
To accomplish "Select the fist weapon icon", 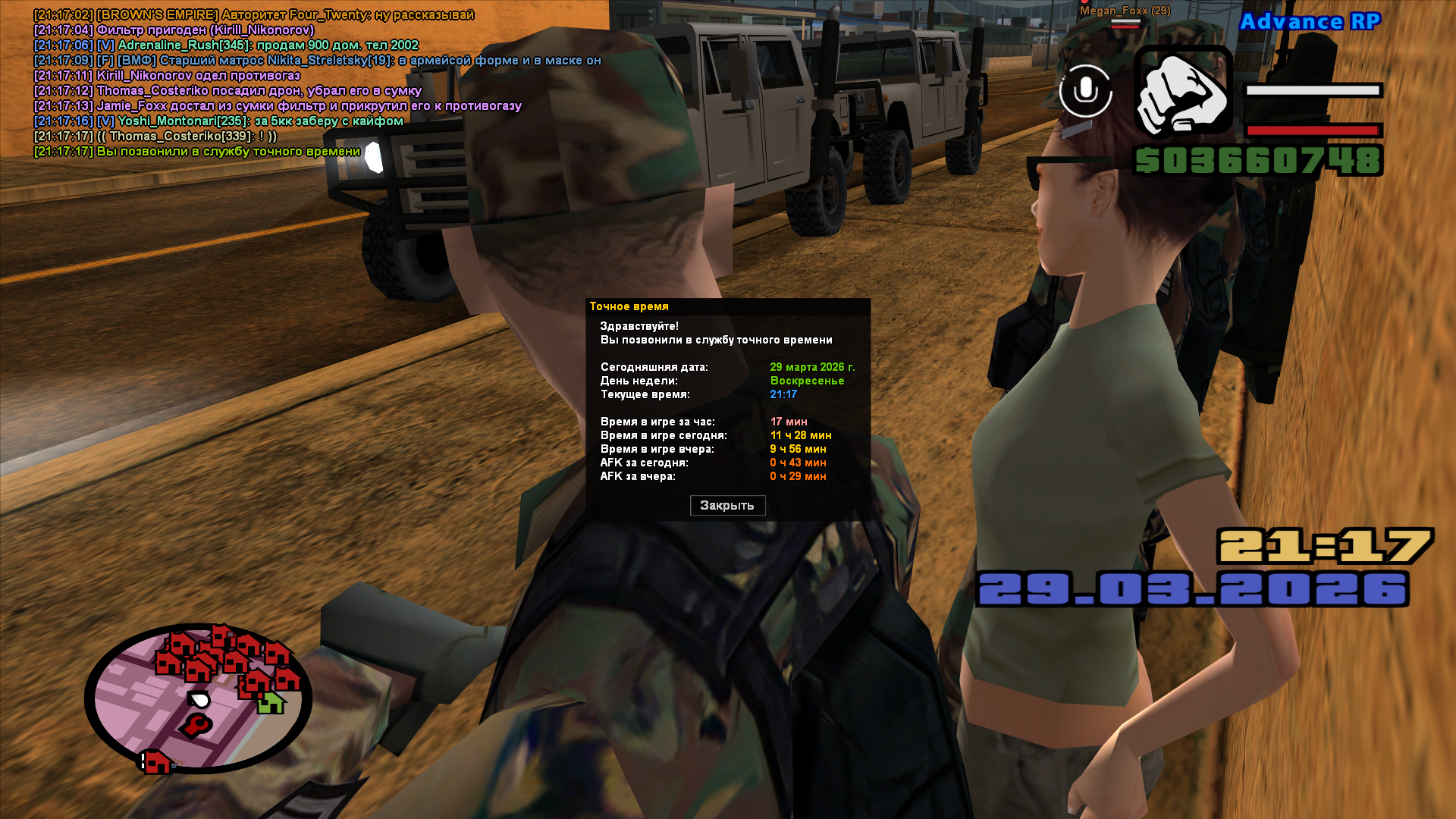I will tap(1182, 92).
